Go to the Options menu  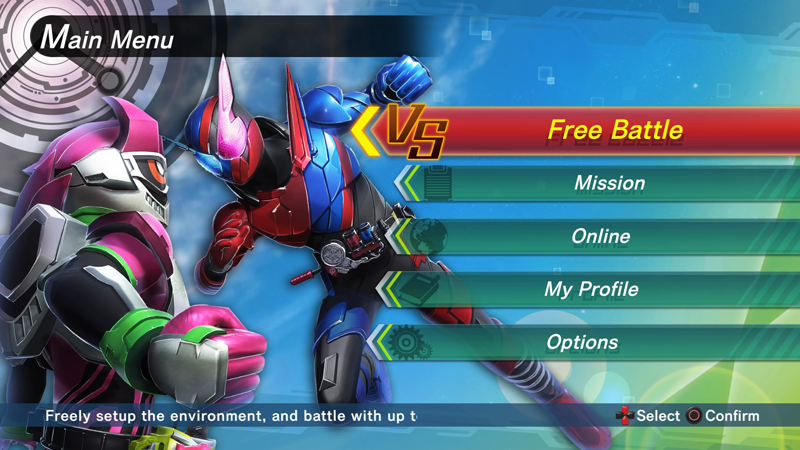582,342
